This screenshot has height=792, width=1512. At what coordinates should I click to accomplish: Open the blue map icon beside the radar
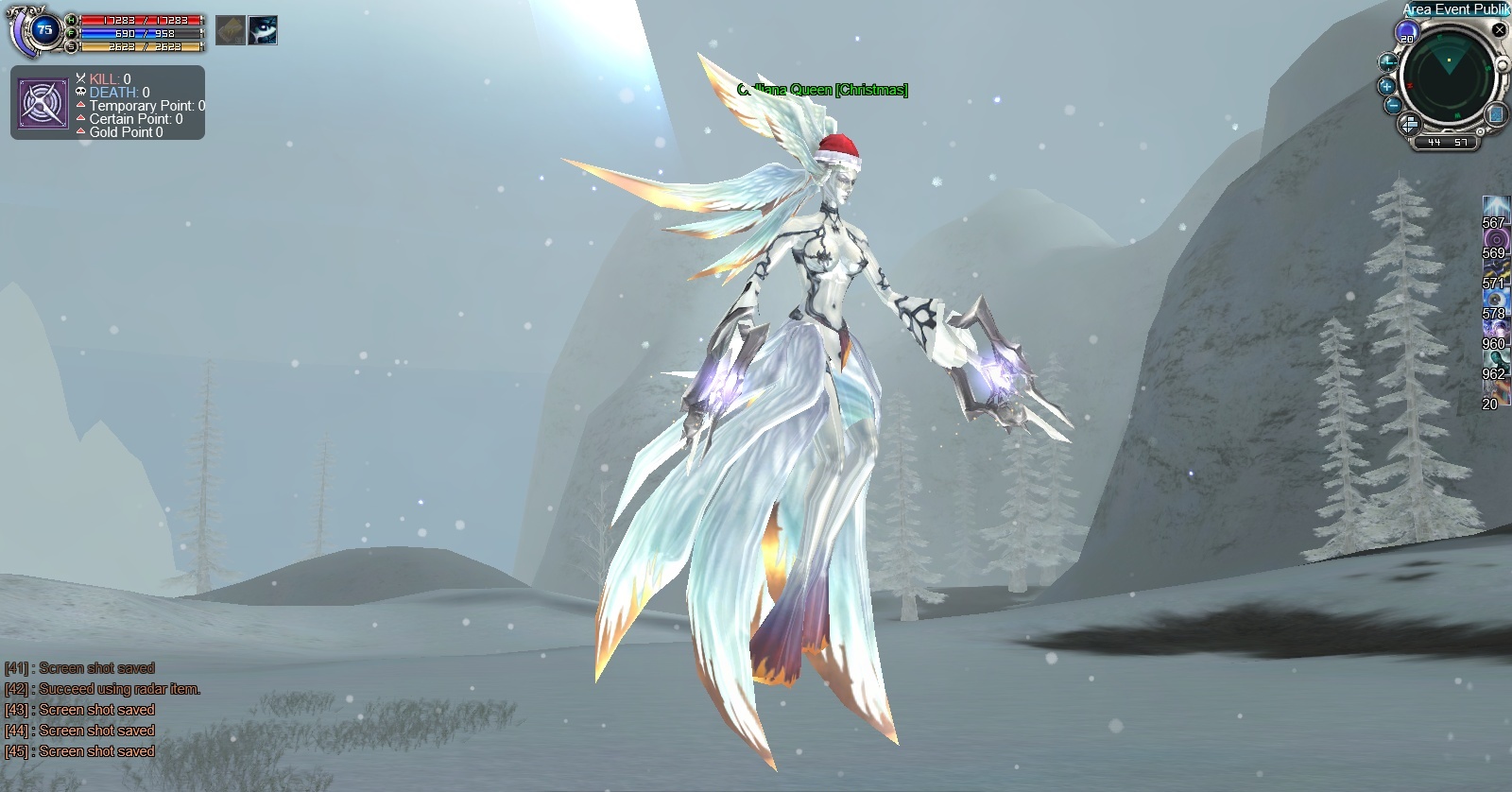pos(1497,115)
